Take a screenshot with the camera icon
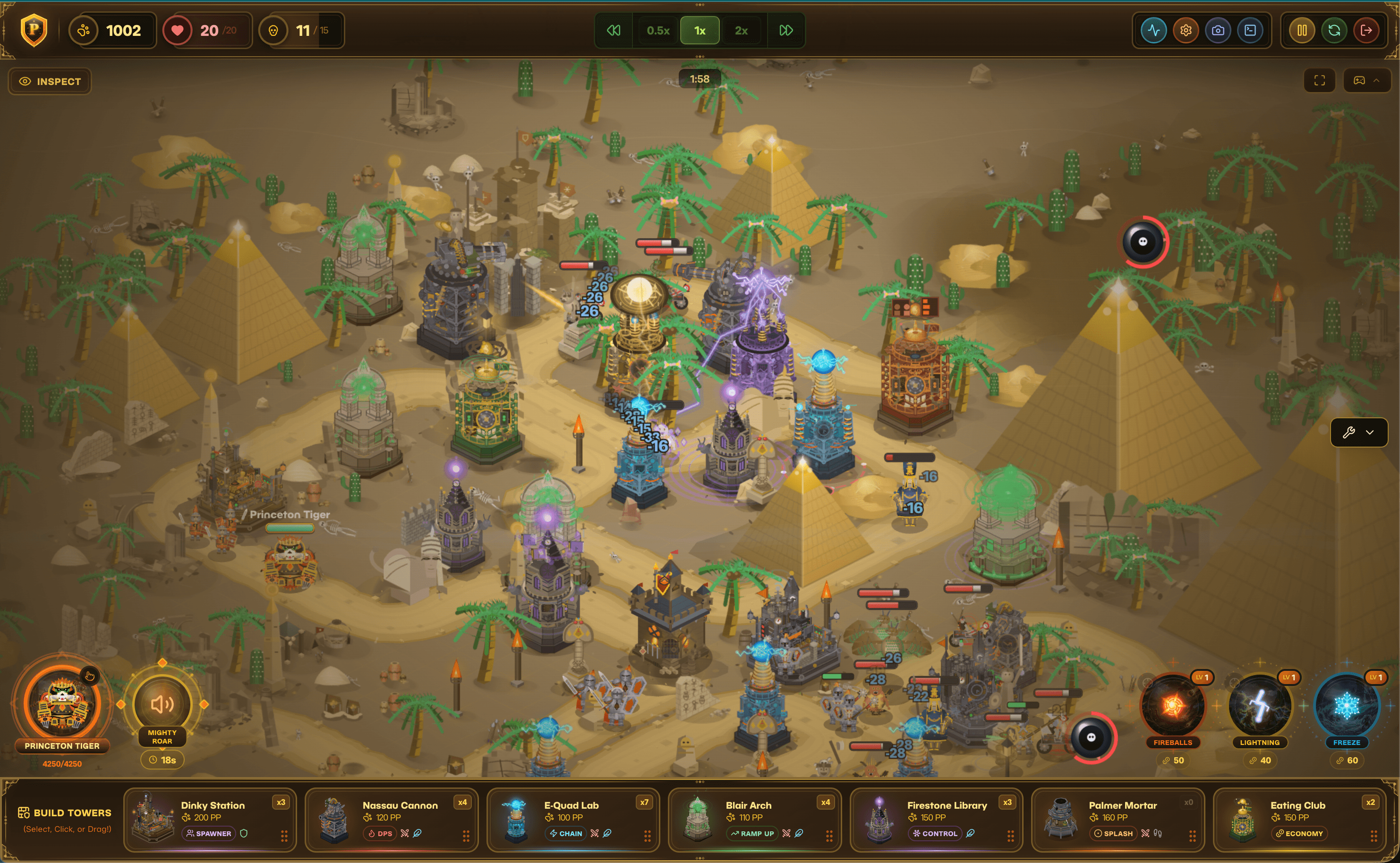The image size is (1400, 863). coord(1218,31)
